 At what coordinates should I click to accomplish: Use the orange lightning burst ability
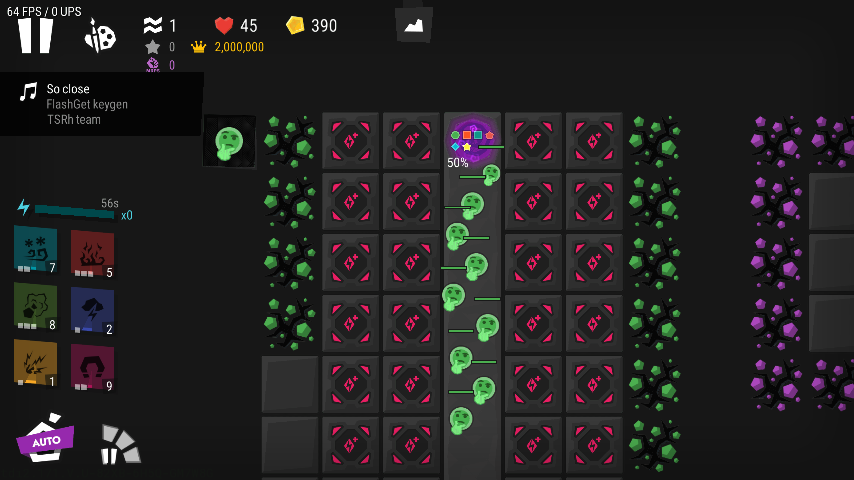35,364
